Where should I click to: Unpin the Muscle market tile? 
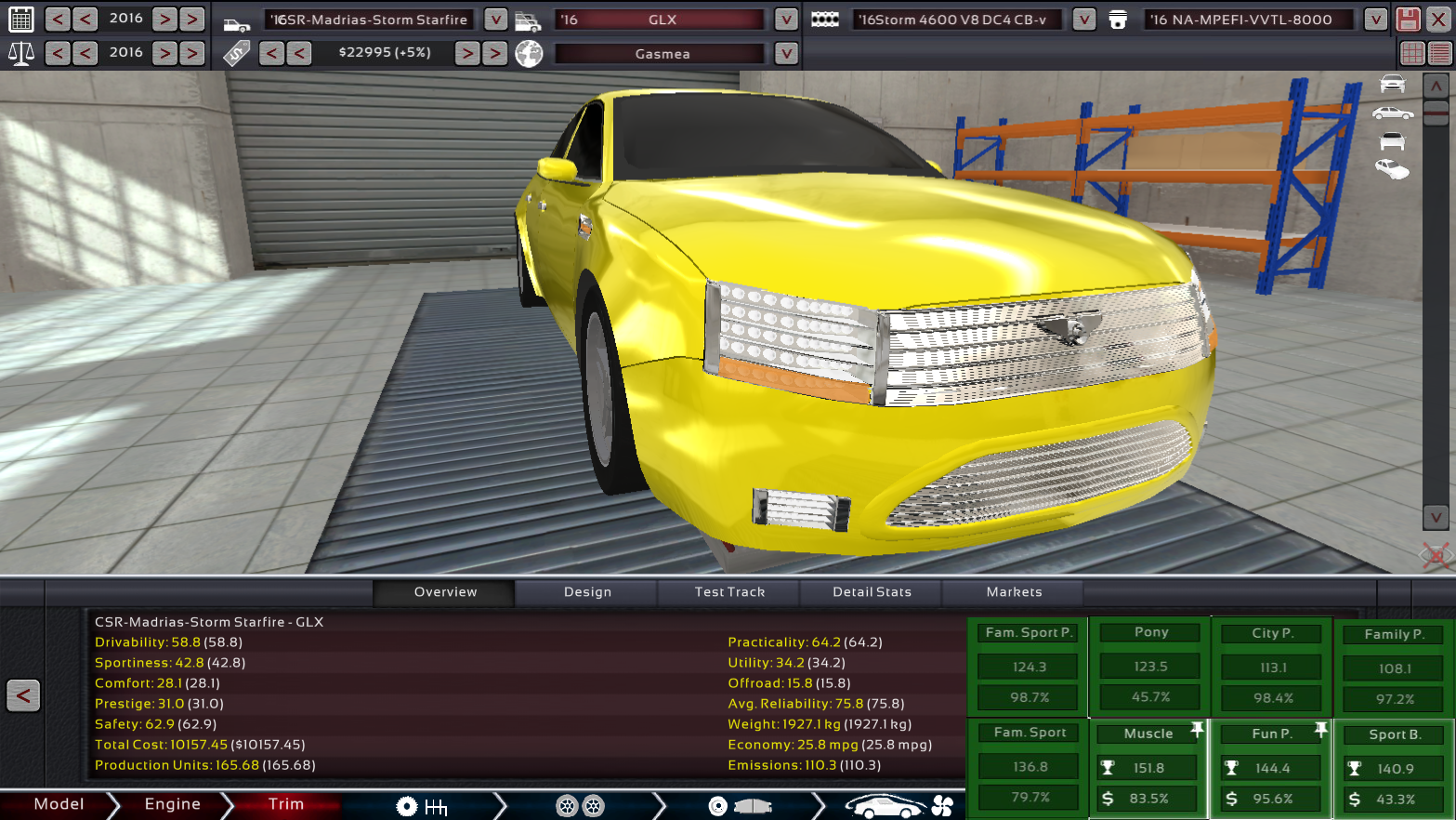click(x=1199, y=727)
